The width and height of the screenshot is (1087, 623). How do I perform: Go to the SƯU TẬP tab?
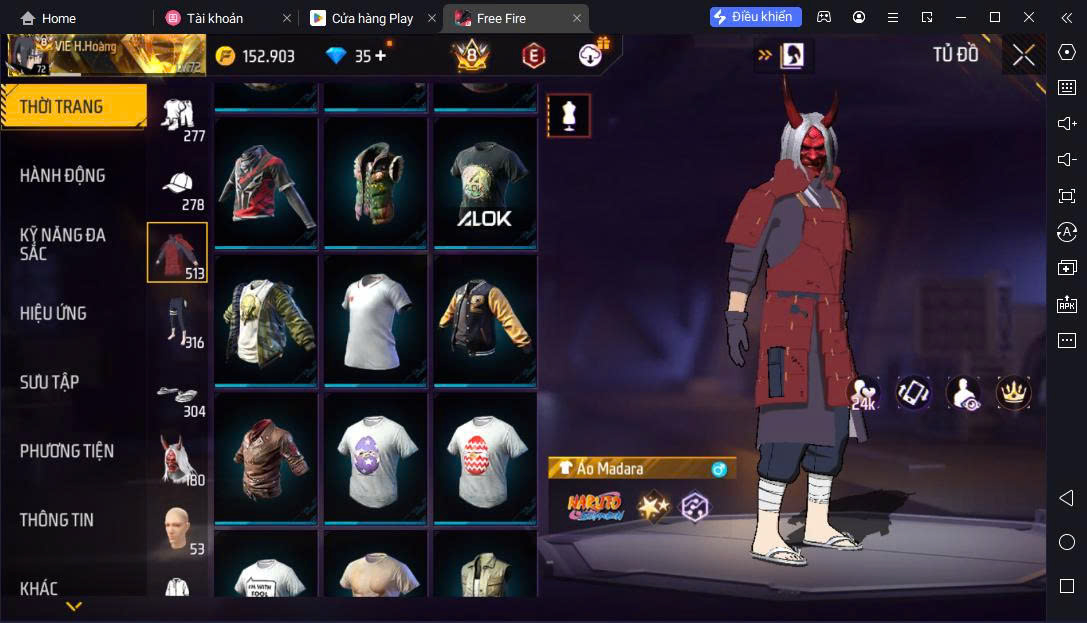49,382
